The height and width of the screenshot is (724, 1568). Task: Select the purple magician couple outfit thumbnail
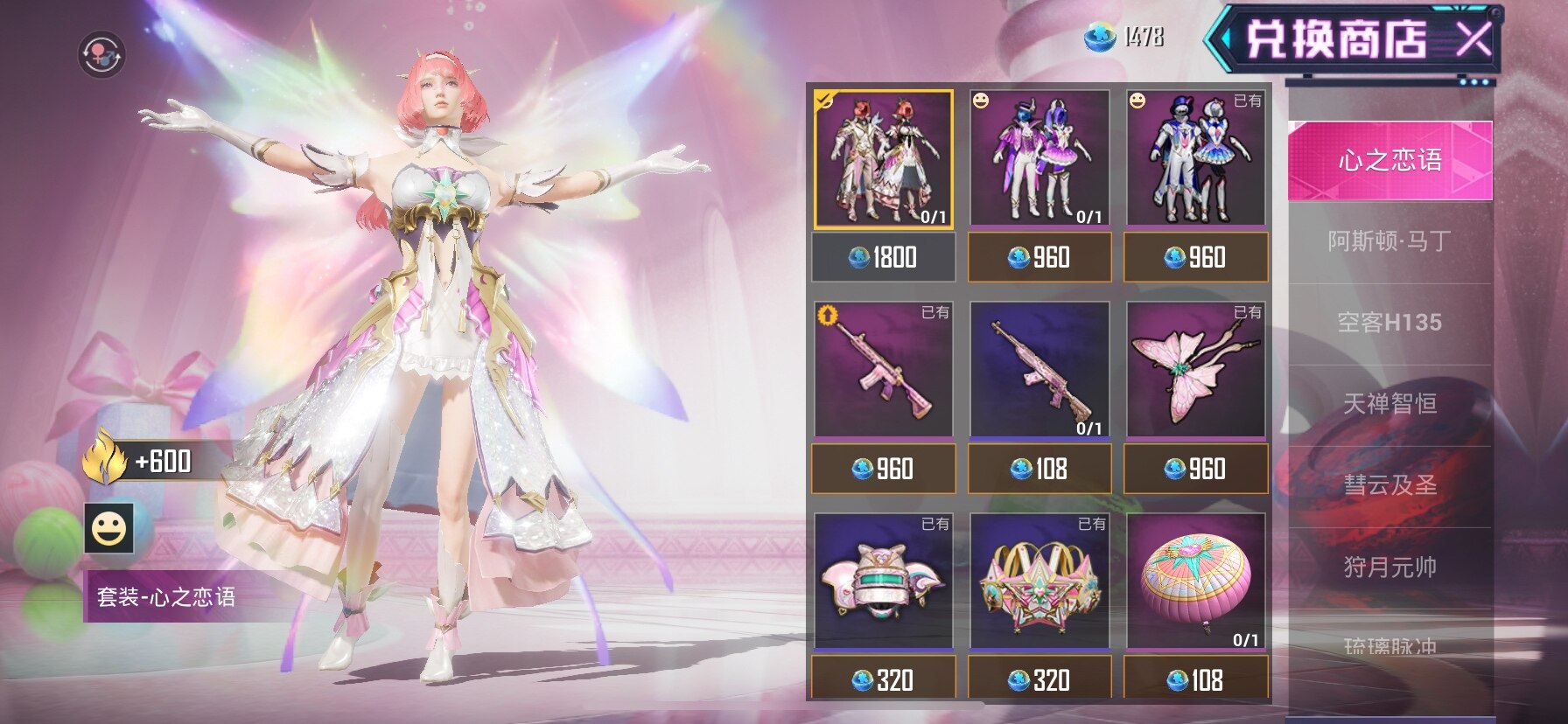click(x=1039, y=158)
